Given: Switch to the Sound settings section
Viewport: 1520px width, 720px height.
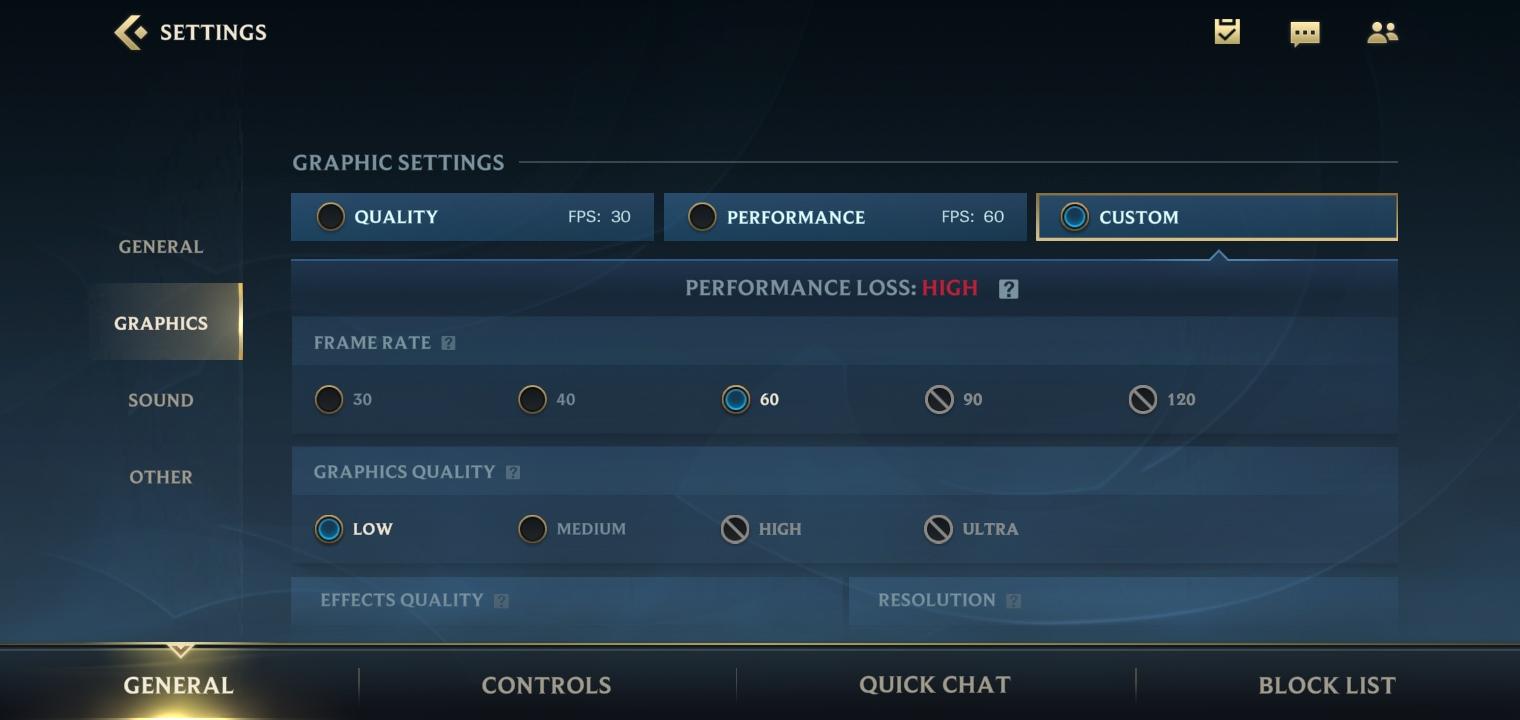Looking at the screenshot, I should click(161, 400).
